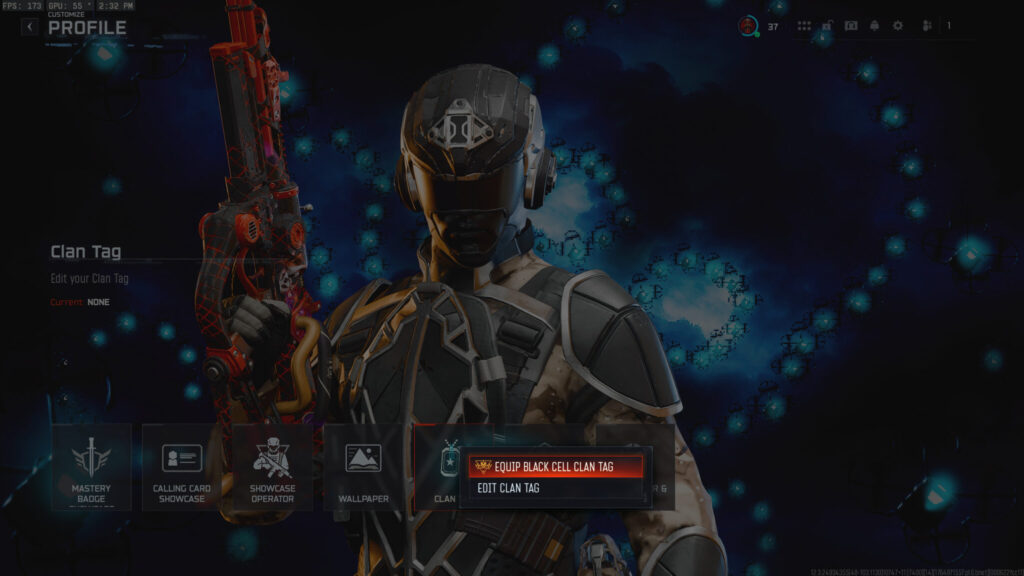Viewport: 1024px width, 576px height.
Task: Choose Equip Black Cell Clan Tag
Action: click(553, 467)
